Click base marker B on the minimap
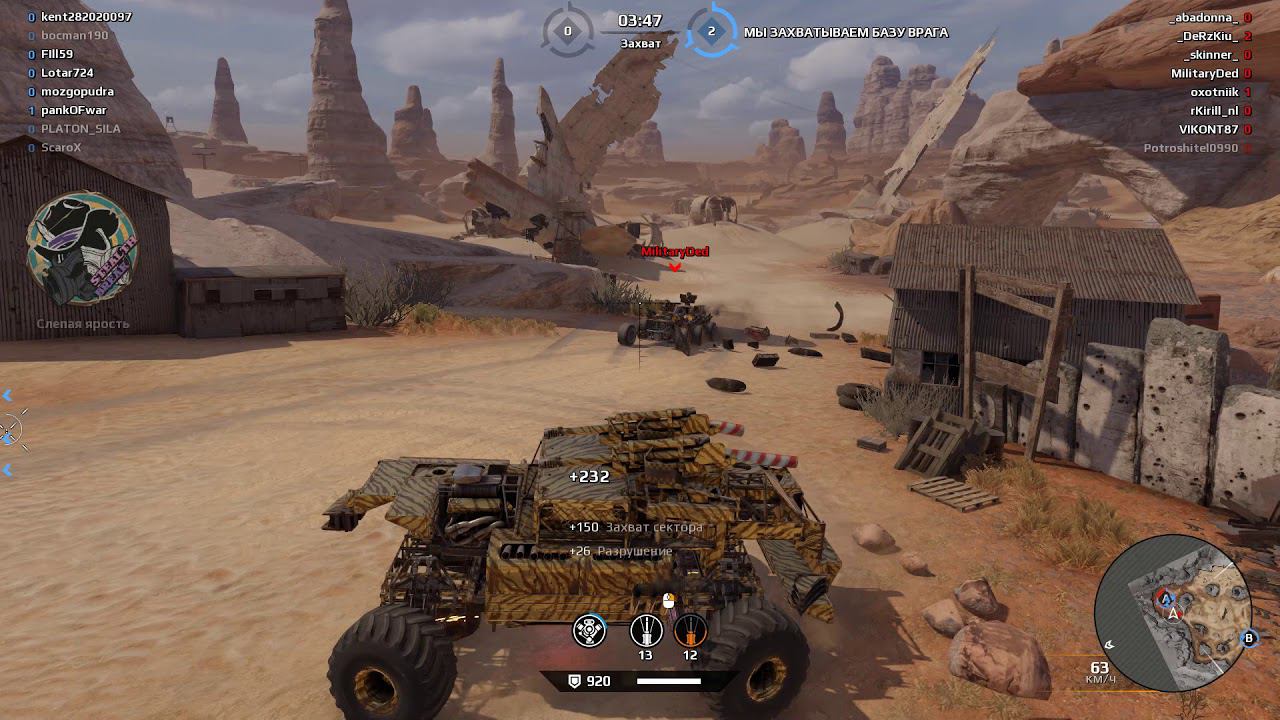Viewport: 1280px width, 720px height. coord(1249,638)
